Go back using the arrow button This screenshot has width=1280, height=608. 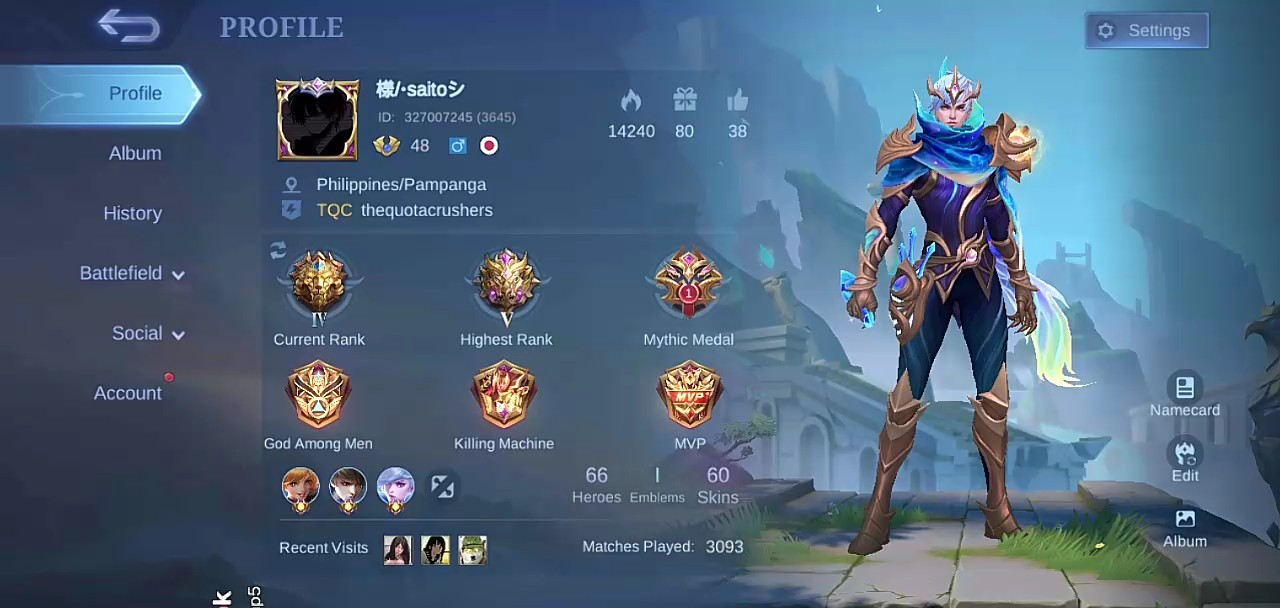[x=129, y=27]
